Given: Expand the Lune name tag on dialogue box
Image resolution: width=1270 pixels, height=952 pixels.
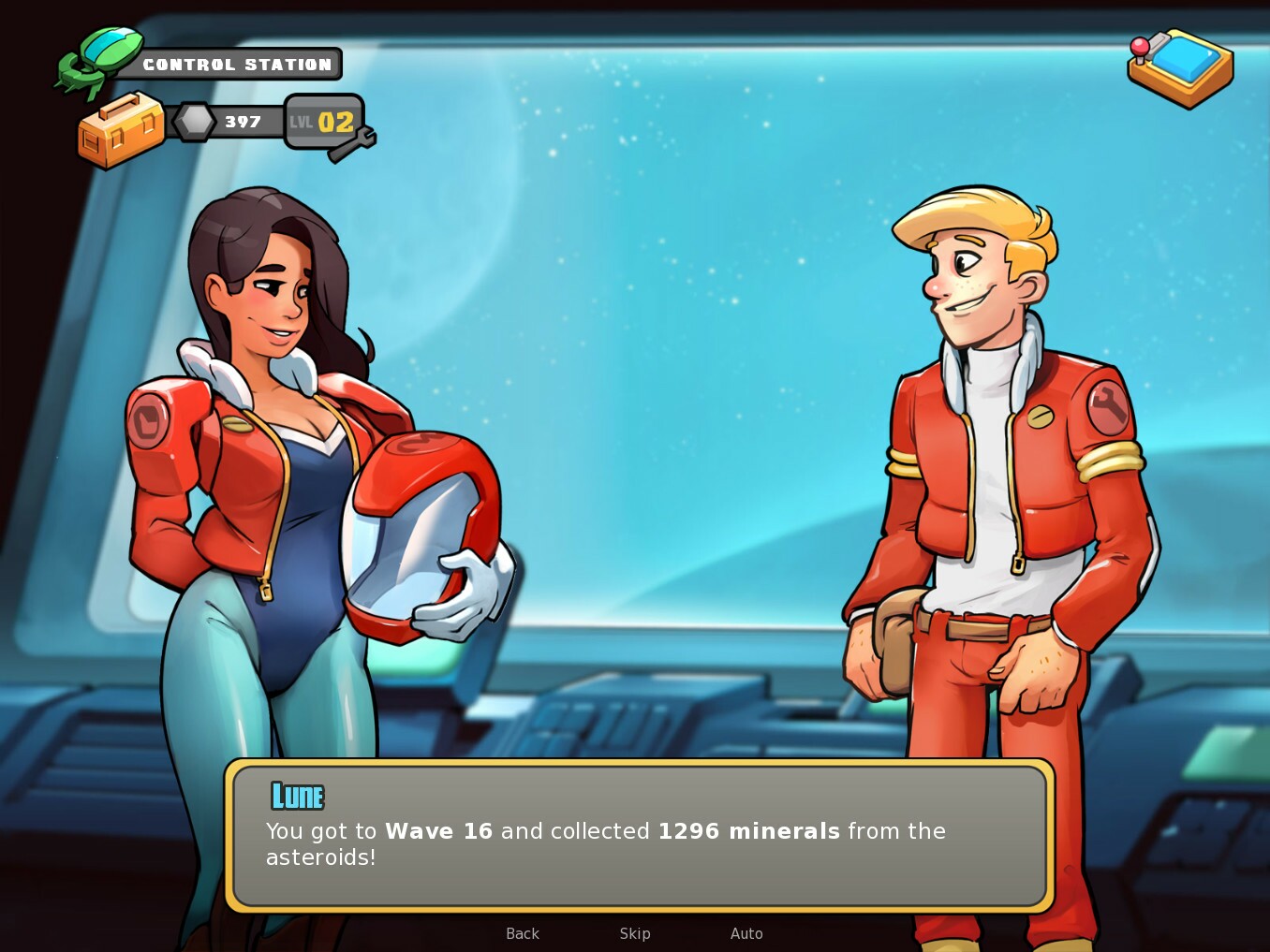Looking at the screenshot, I should pyautogui.click(x=297, y=795).
